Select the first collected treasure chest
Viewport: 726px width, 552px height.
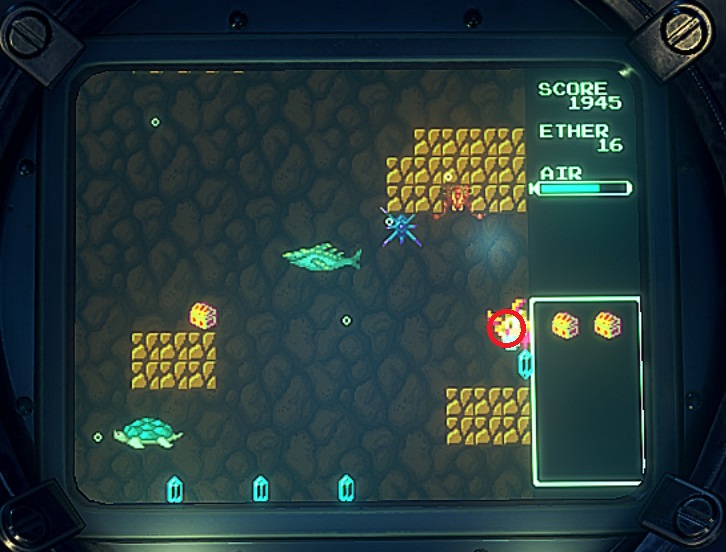tap(566, 325)
